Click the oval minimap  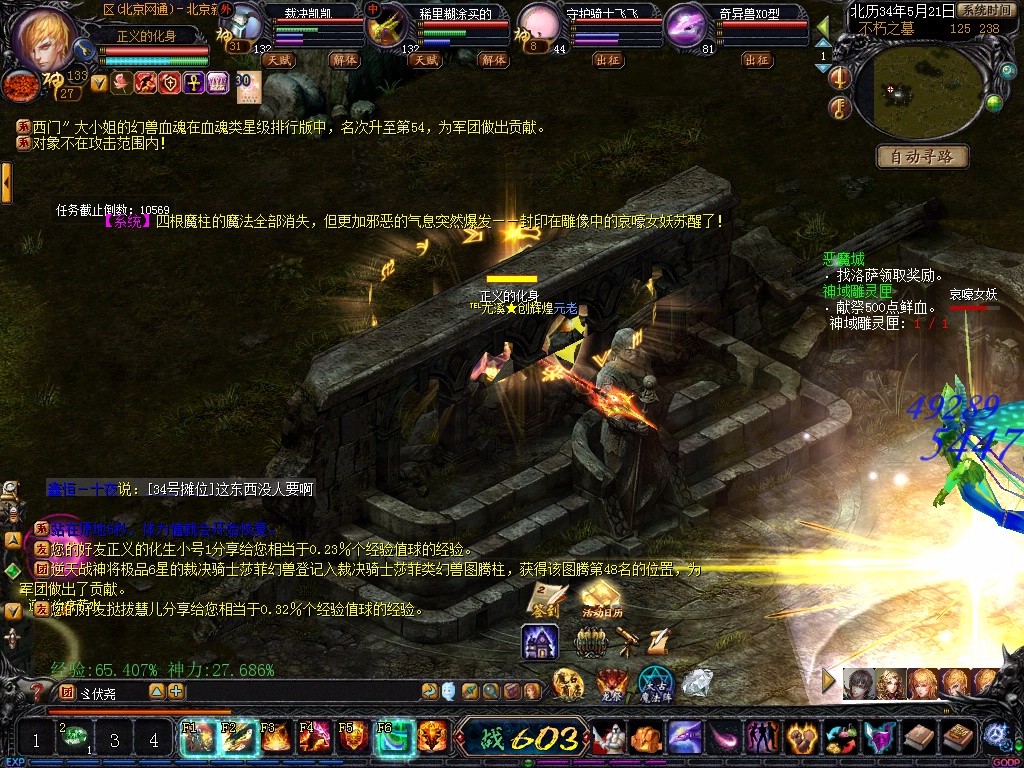[916, 93]
